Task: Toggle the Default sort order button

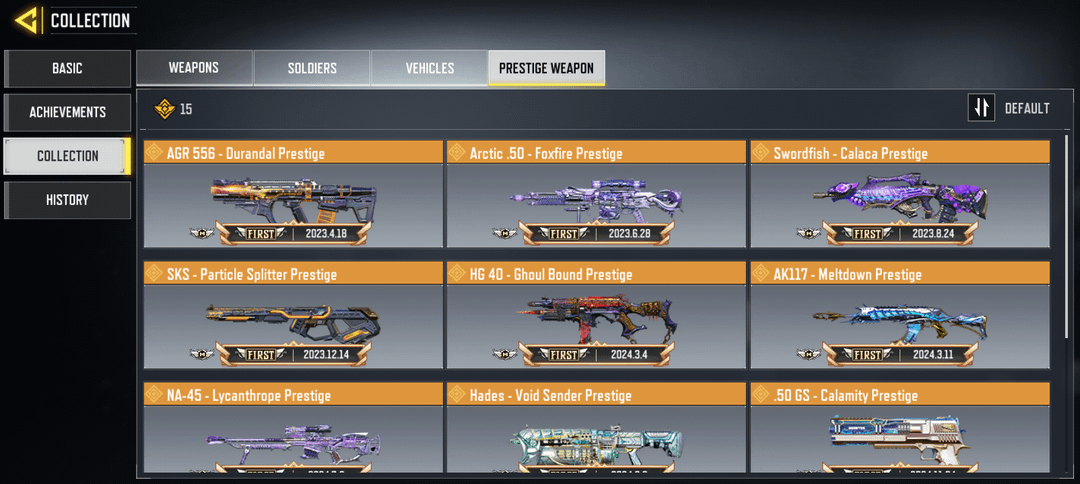Action: (x=982, y=108)
